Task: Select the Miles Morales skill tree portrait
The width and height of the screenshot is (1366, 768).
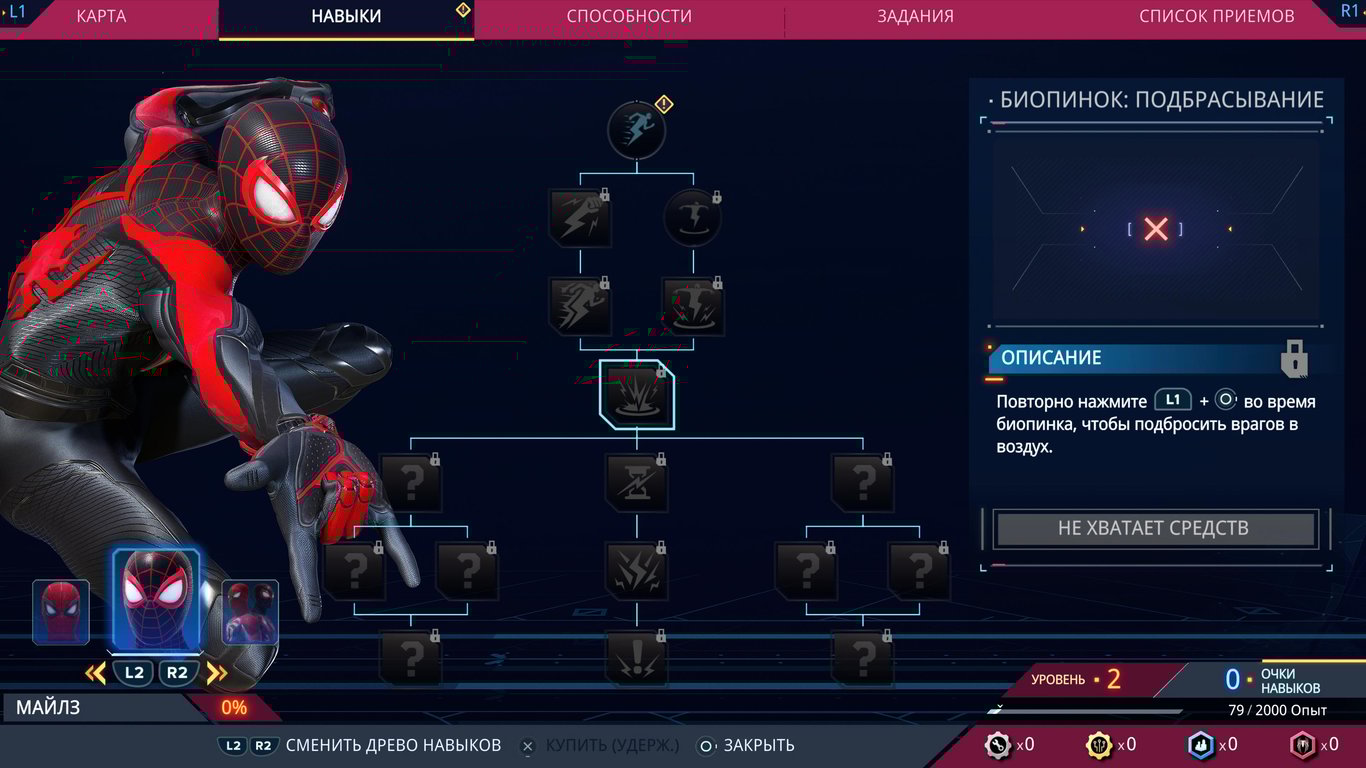Action: 156,598
